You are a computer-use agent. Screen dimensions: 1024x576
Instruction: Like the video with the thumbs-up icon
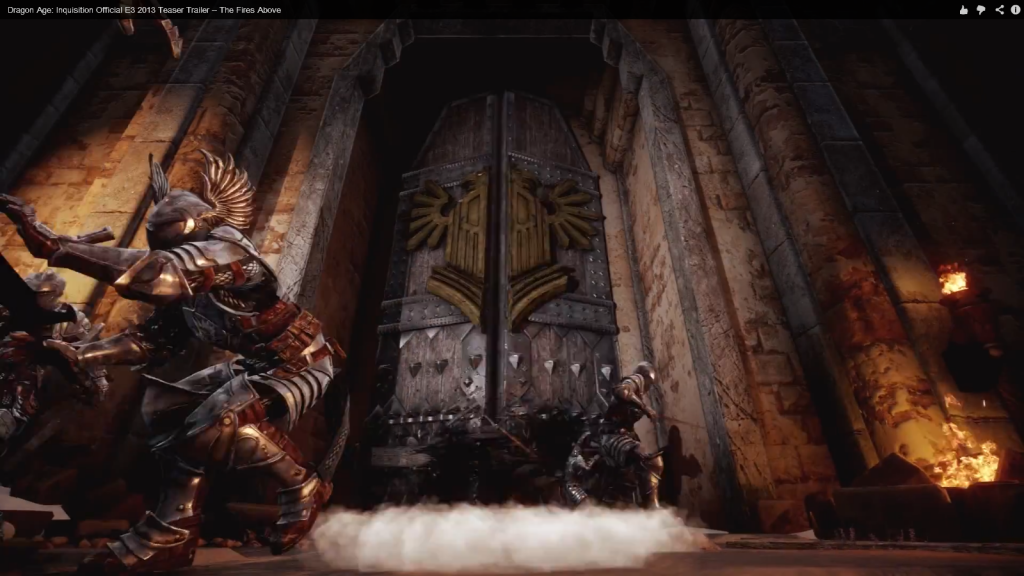(964, 10)
